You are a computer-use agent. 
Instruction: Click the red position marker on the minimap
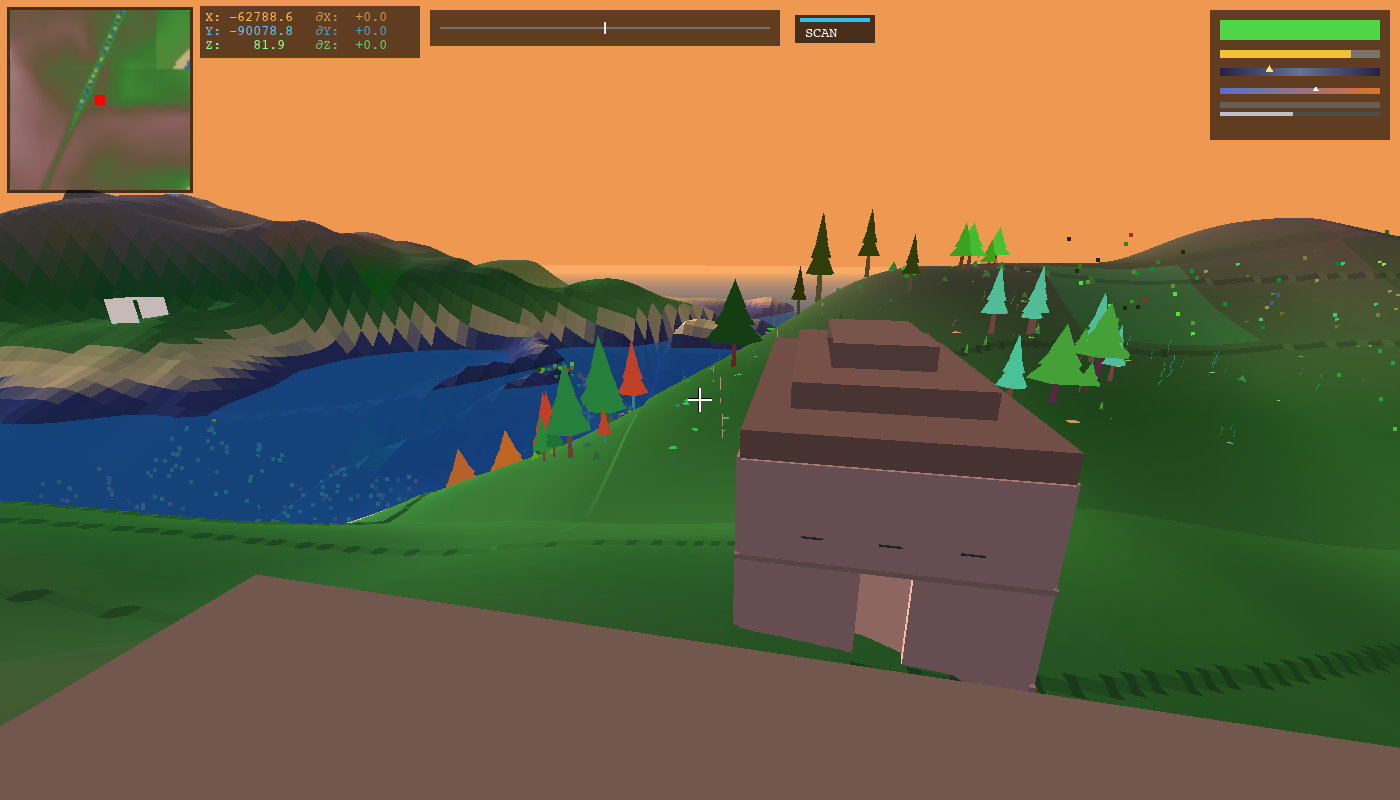(98, 100)
